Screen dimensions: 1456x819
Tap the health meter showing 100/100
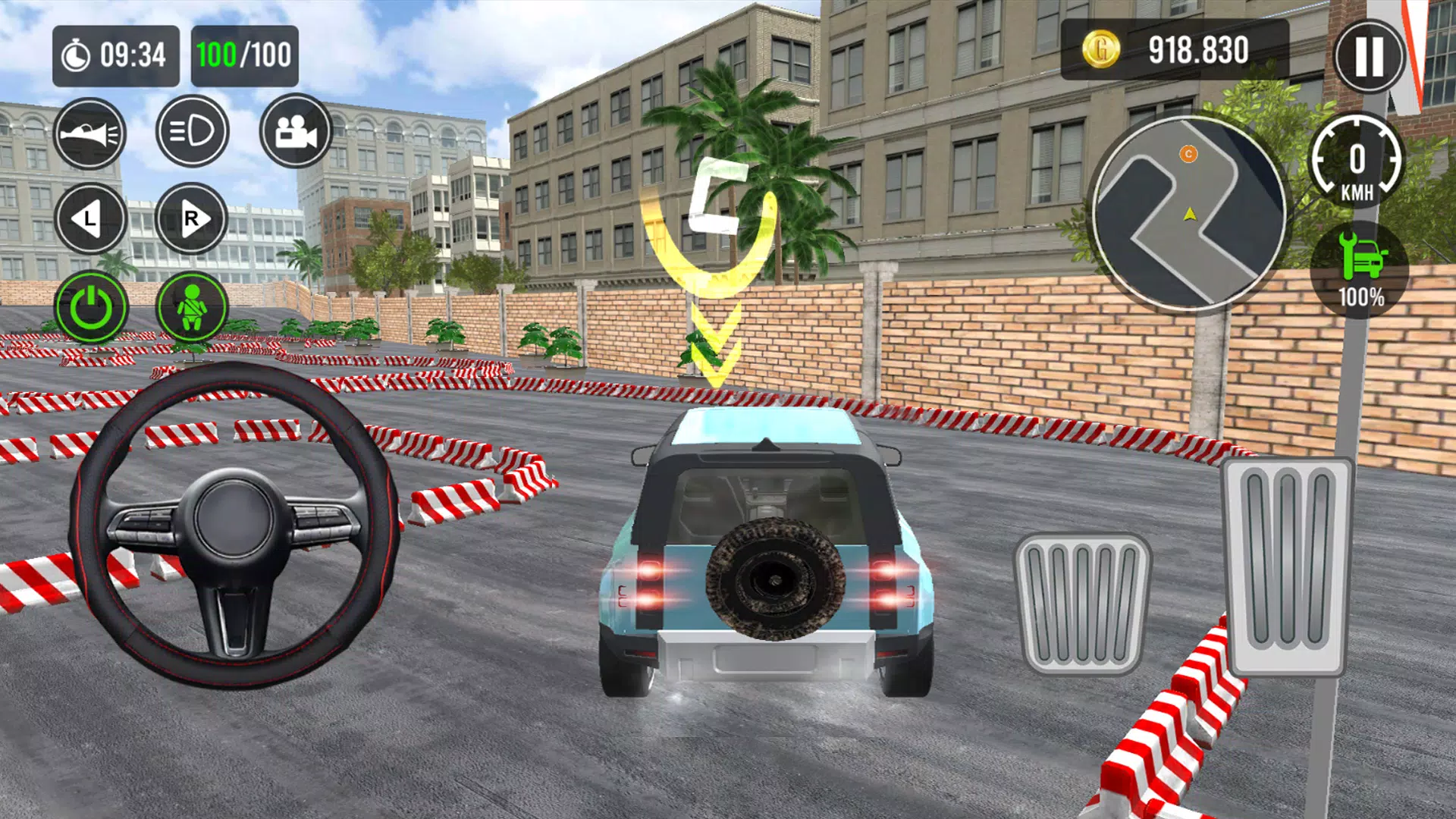coord(244,53)
